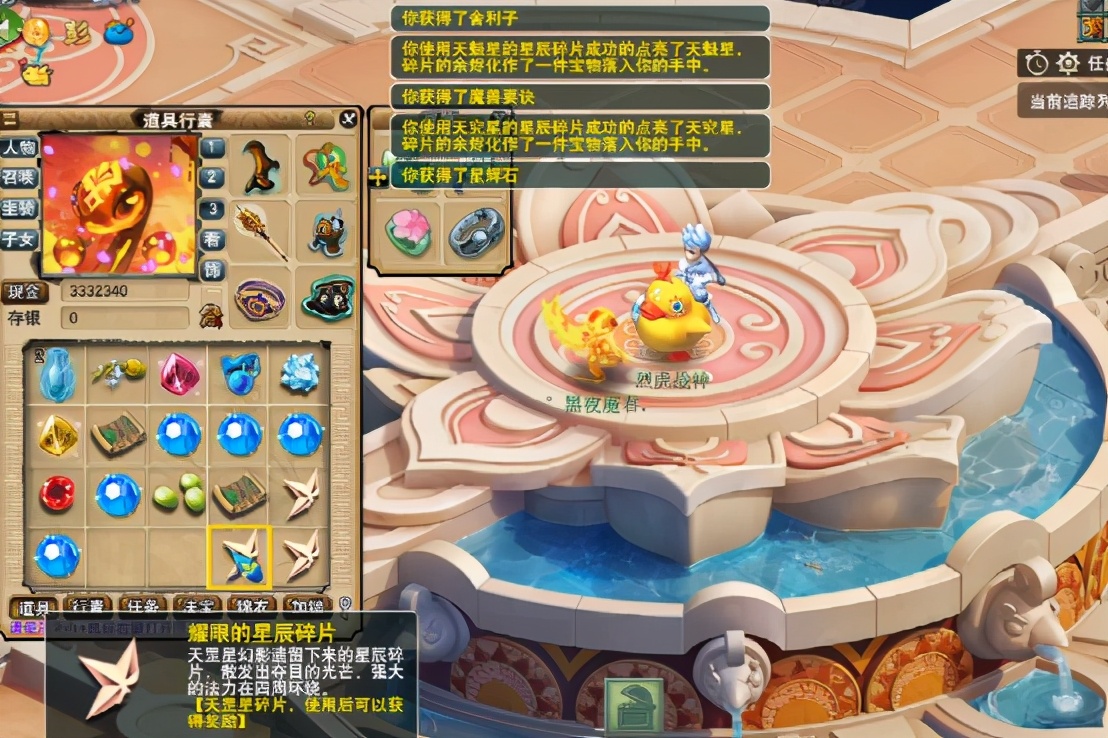Close the 道具行囊 inventory window
The height and width of the screenshot is (738, 1108).
click(x=347, y=119)
